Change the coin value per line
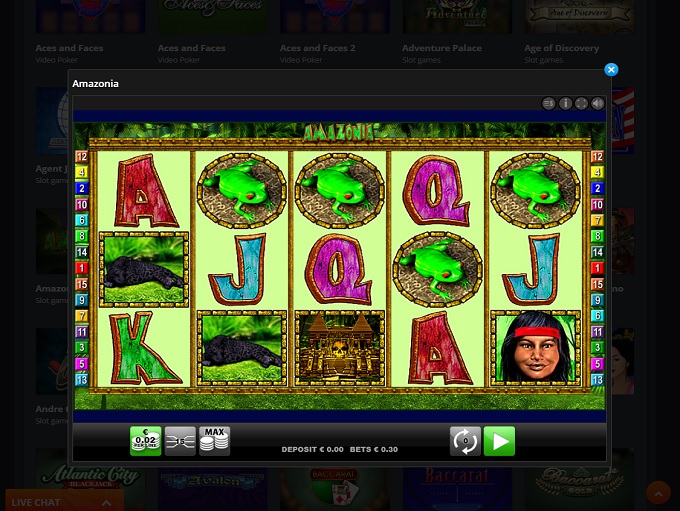The width and height of the screenshot is (680, 511). (x=146, y=441)
